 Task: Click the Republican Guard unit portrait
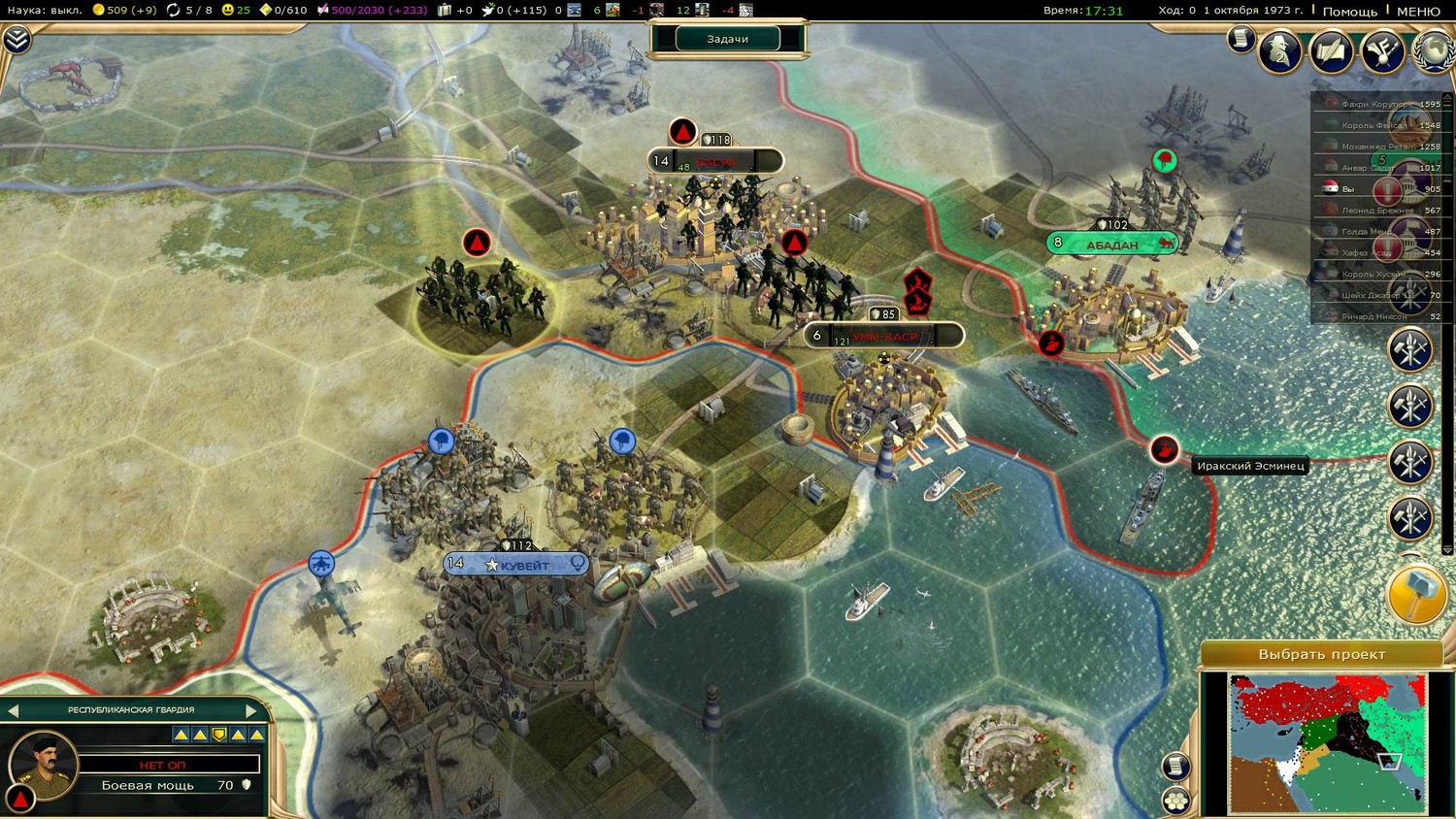44,762
